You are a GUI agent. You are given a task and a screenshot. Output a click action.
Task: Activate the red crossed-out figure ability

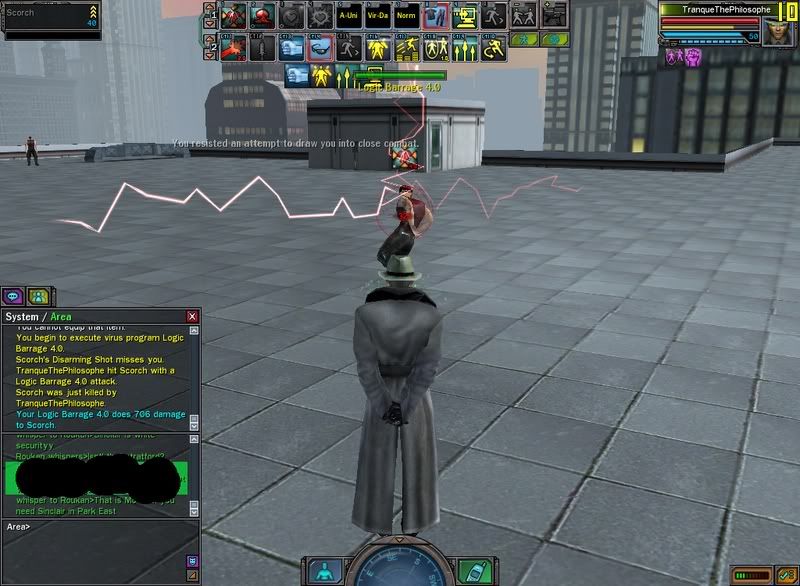(233, 16)
